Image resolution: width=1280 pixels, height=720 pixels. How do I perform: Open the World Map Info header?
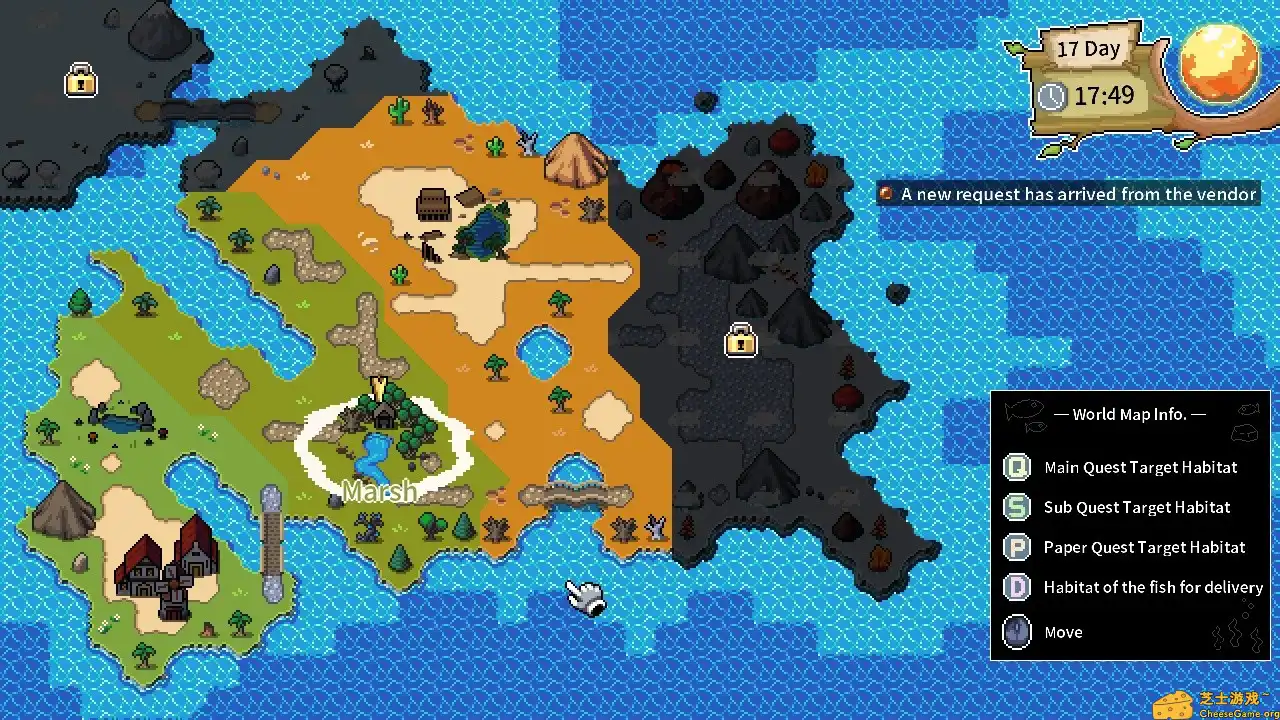pyautogui.click(x=1131, y=414)
